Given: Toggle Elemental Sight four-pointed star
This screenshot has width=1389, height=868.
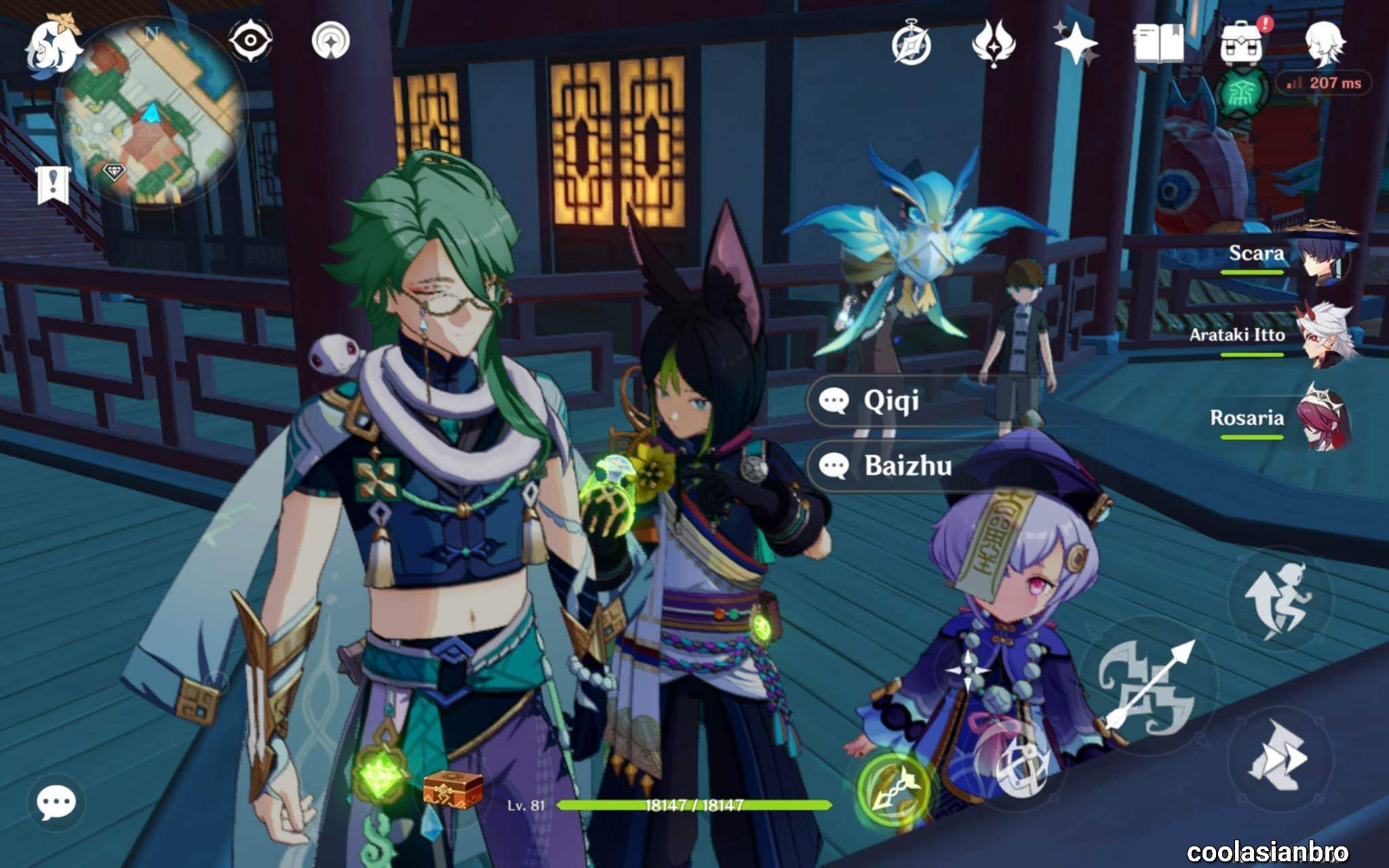Looking at the screenshot, I should tap(331, 42).
